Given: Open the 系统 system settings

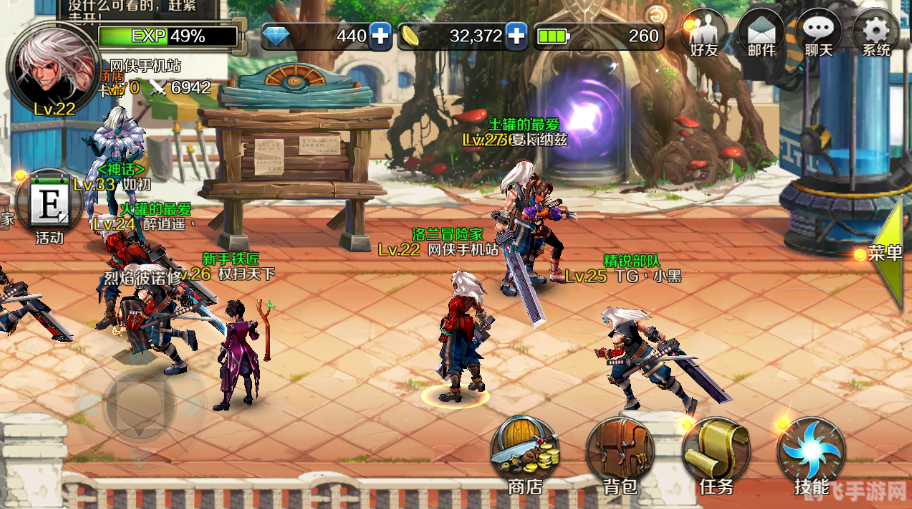Looking at the screenshot, I should pos(876,34).
